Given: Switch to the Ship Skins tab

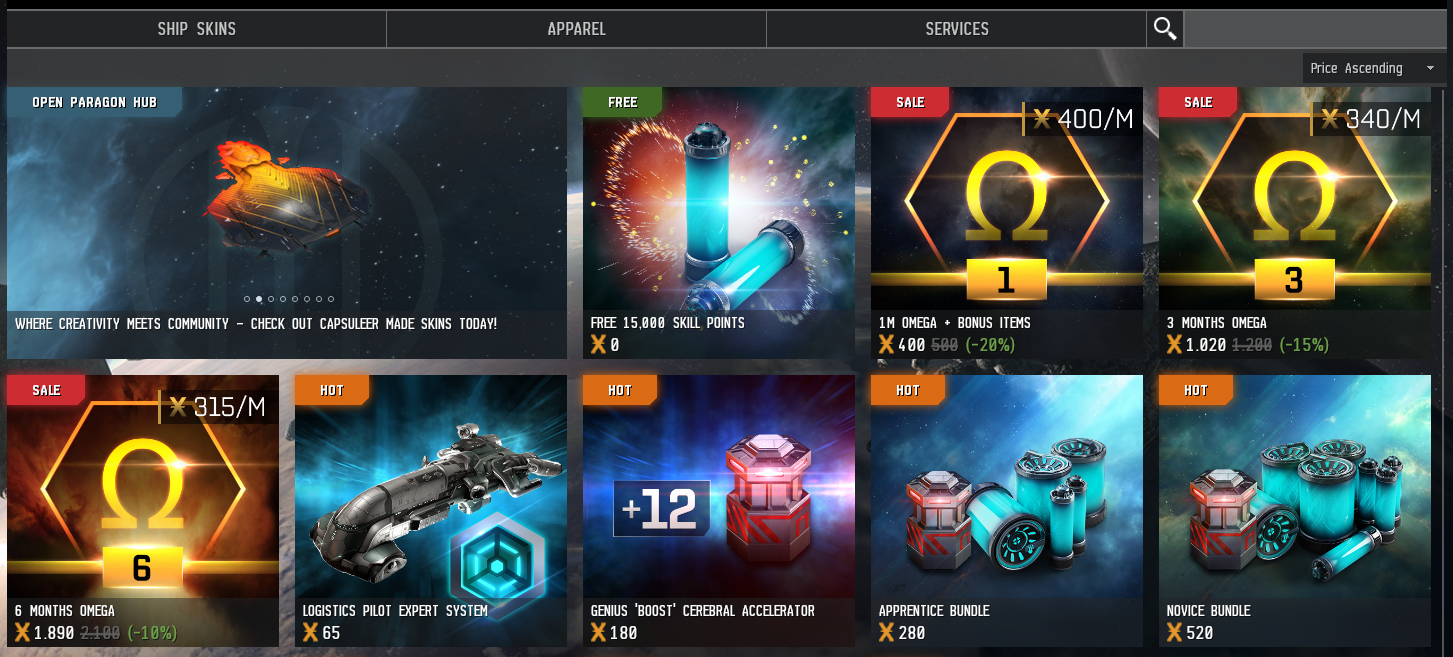Looking at the screenshot, I should pyautogui.click(x=196, y=29).
